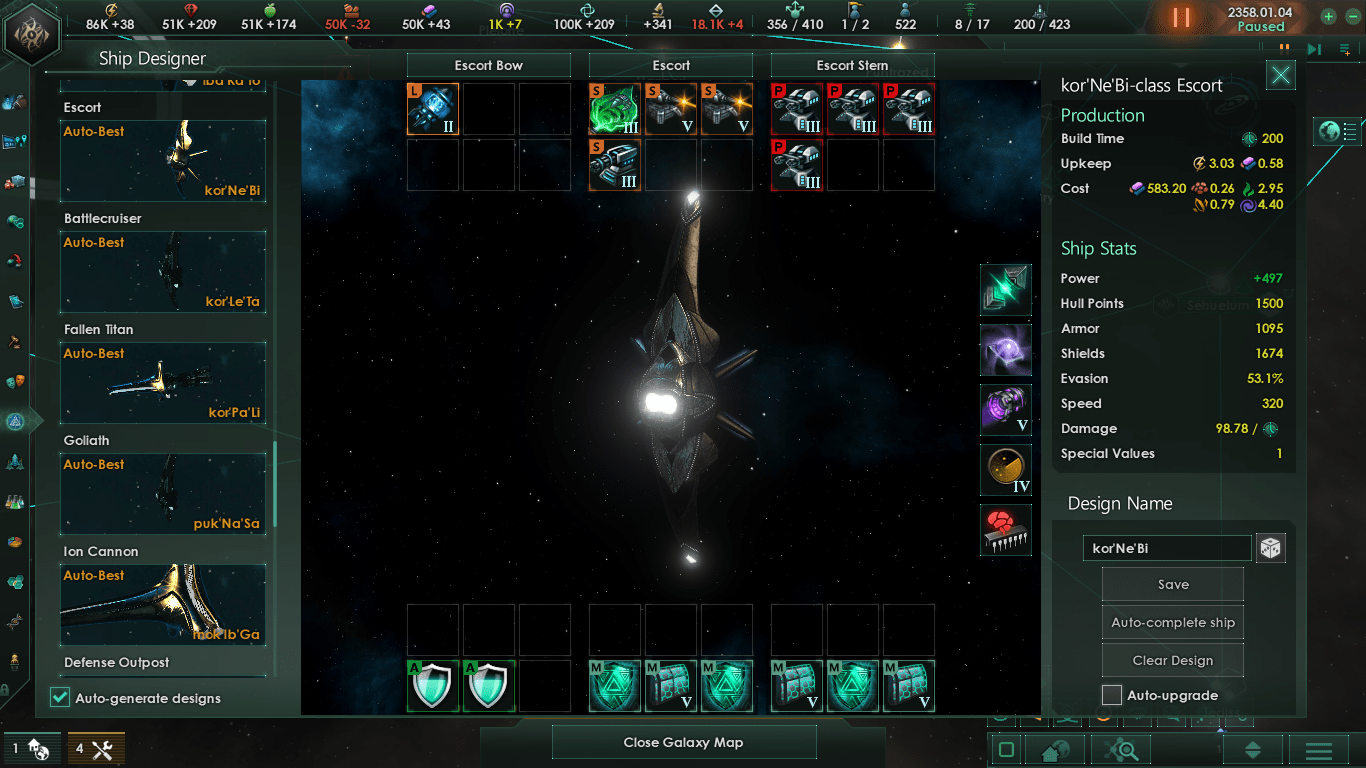Select the kor'Ne'Bi Escort design
The height and width of the screenshot is (768, 1366).
tap(164, 160)
